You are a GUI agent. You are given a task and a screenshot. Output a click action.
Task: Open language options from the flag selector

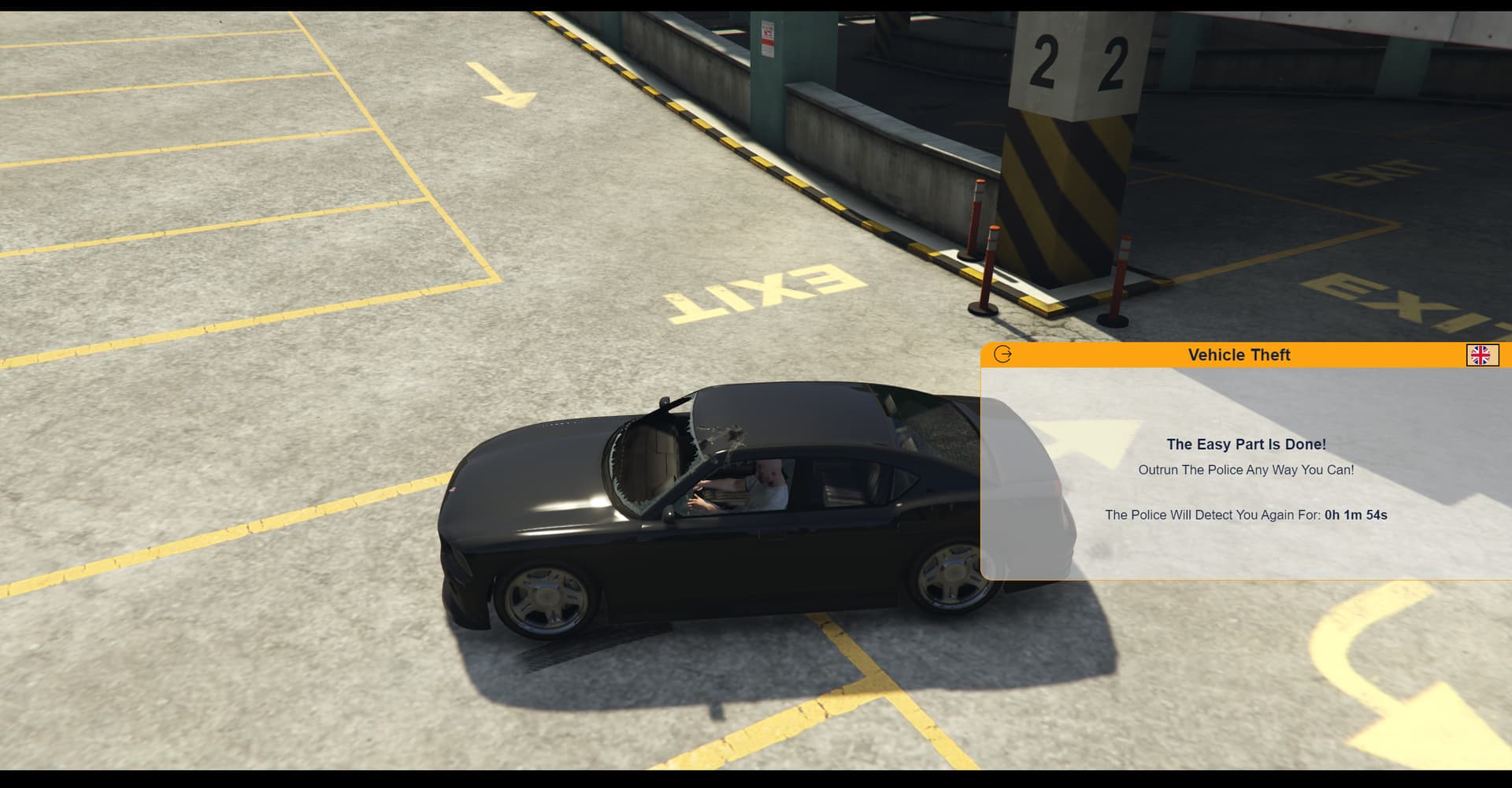coord(1484,355)
